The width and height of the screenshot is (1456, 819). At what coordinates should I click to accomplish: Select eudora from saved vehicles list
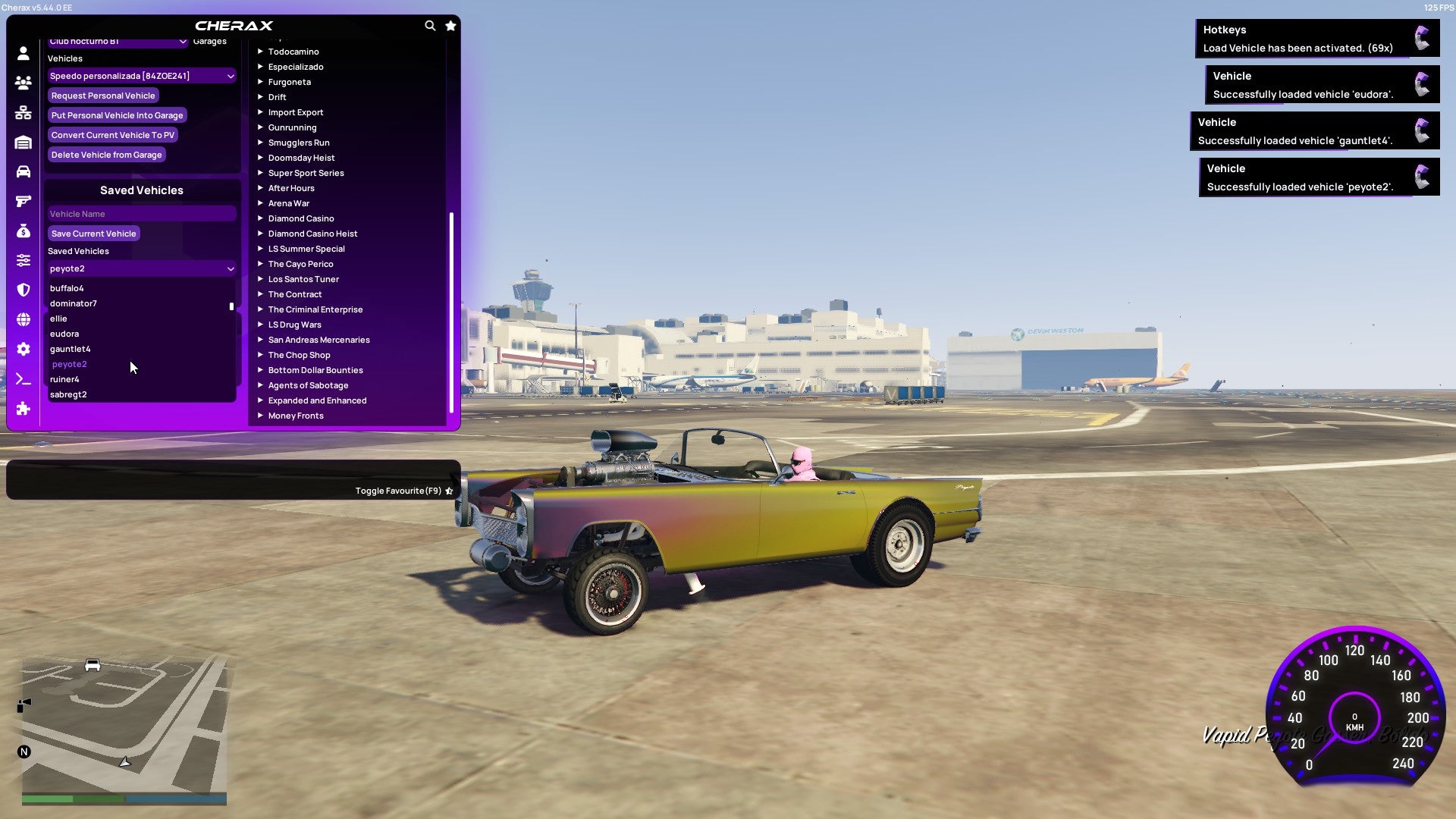click(x=64, y=334)
